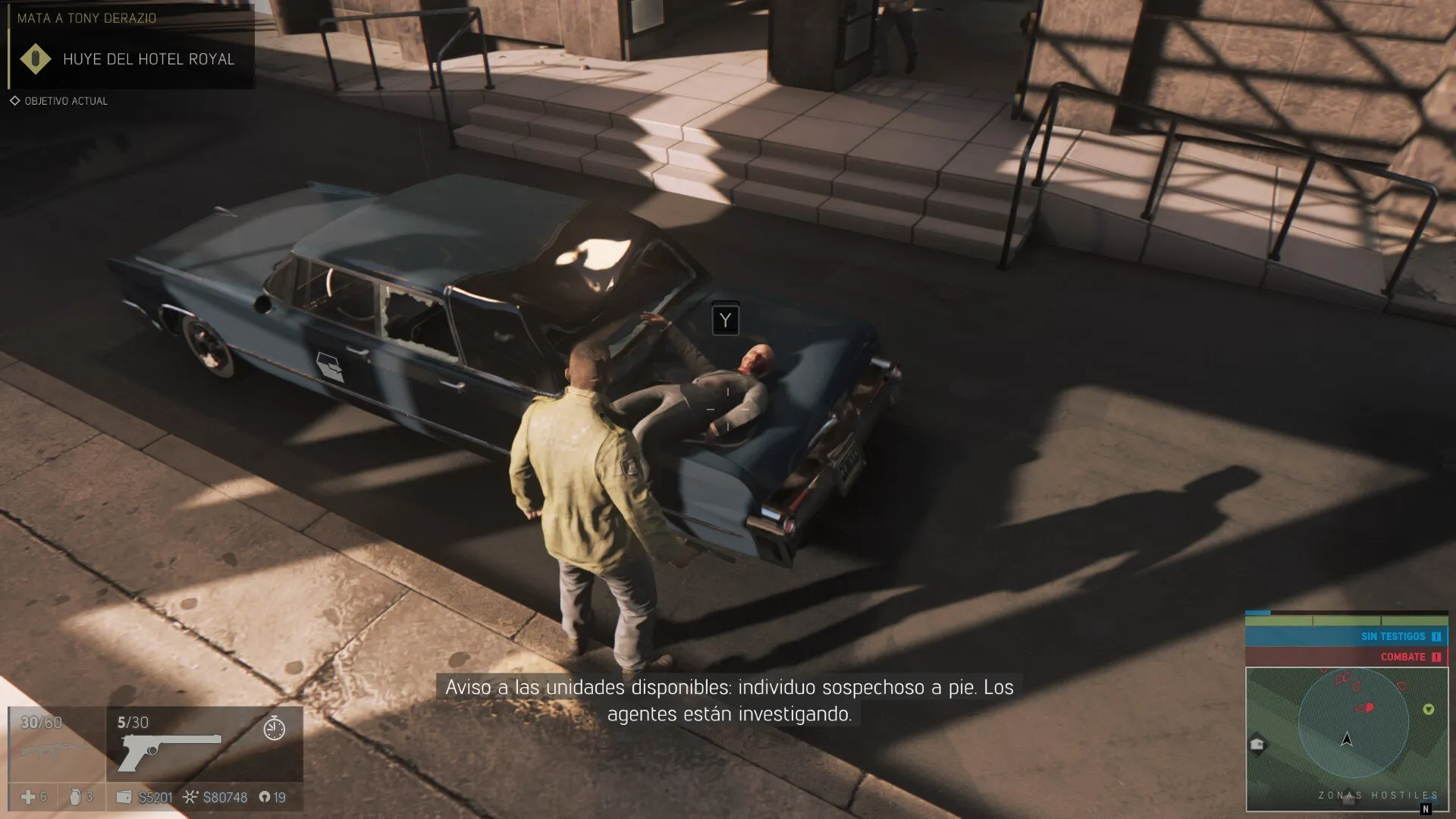Select the grenade item icon
Image resolution: width=1456 pixels, height=819 pixels.
(x=75, y=797)
